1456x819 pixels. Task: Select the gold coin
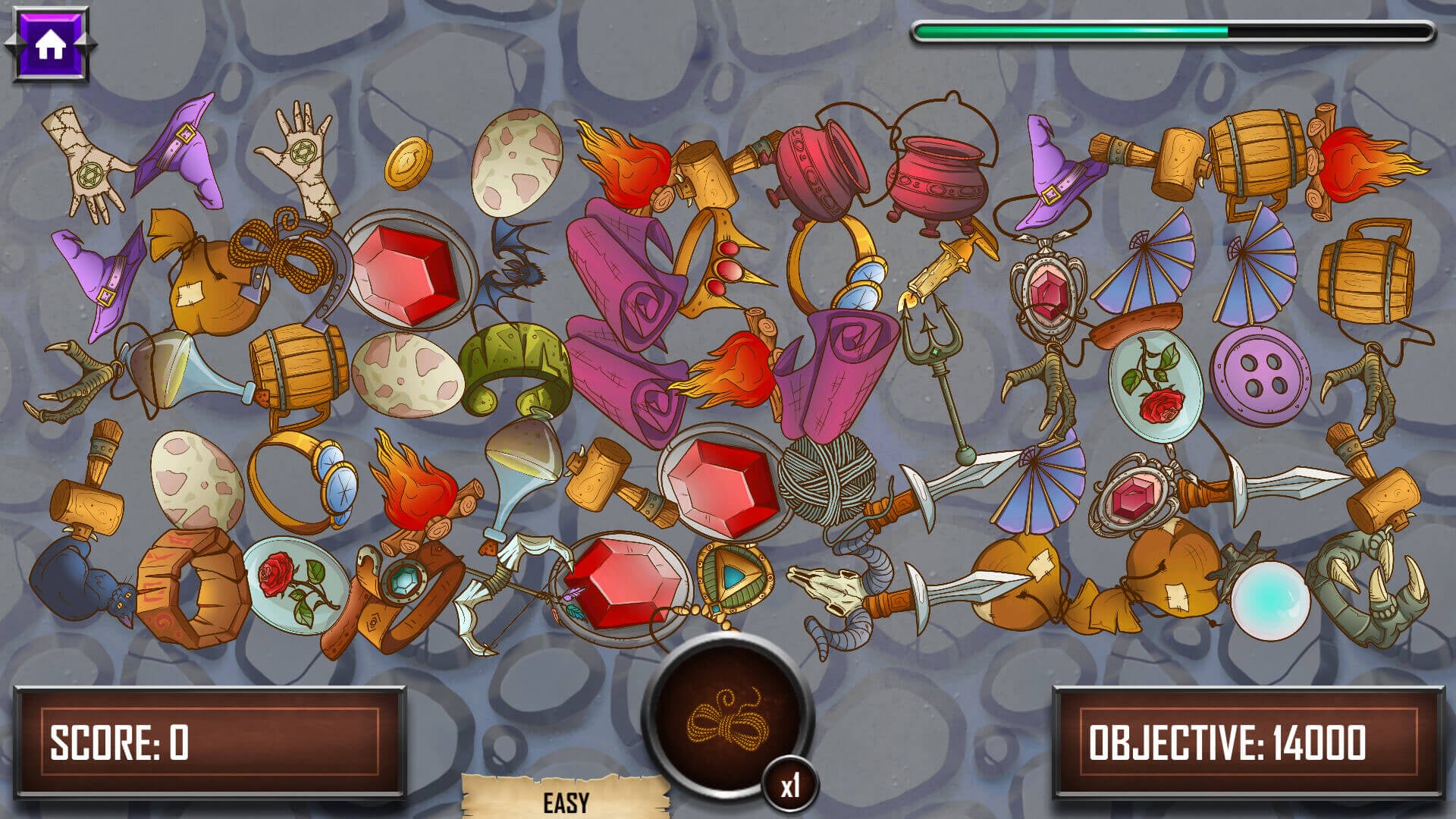point(408,162)
